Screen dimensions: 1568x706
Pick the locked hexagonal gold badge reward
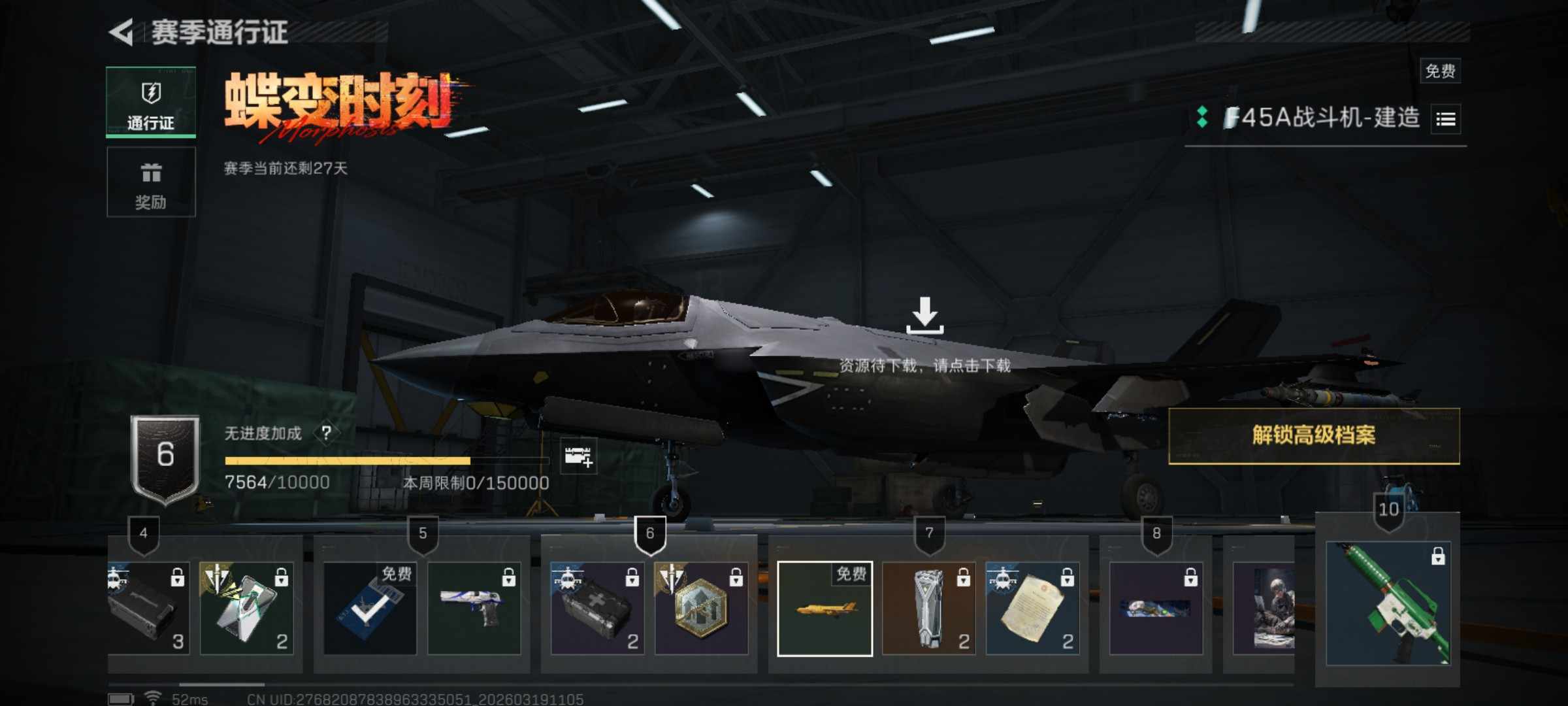(x=701, y=609)
